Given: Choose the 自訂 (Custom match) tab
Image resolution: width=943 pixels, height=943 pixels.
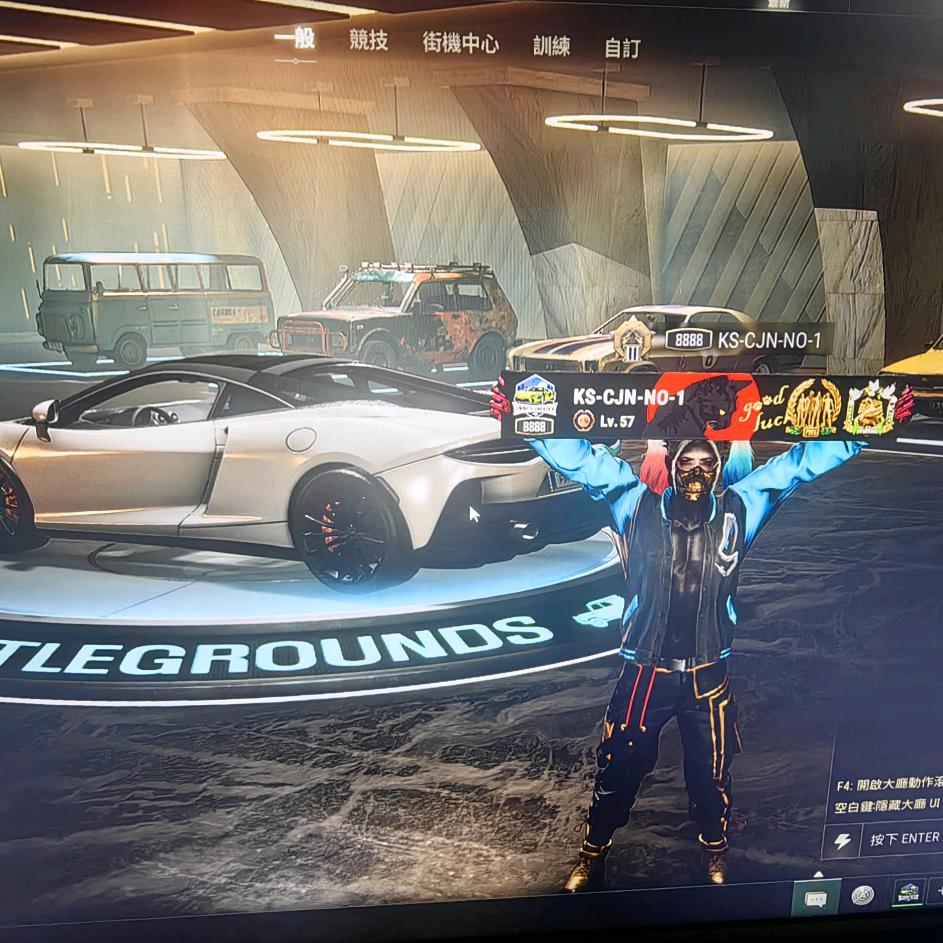Looking at the screenshot, I should (622, 48).
